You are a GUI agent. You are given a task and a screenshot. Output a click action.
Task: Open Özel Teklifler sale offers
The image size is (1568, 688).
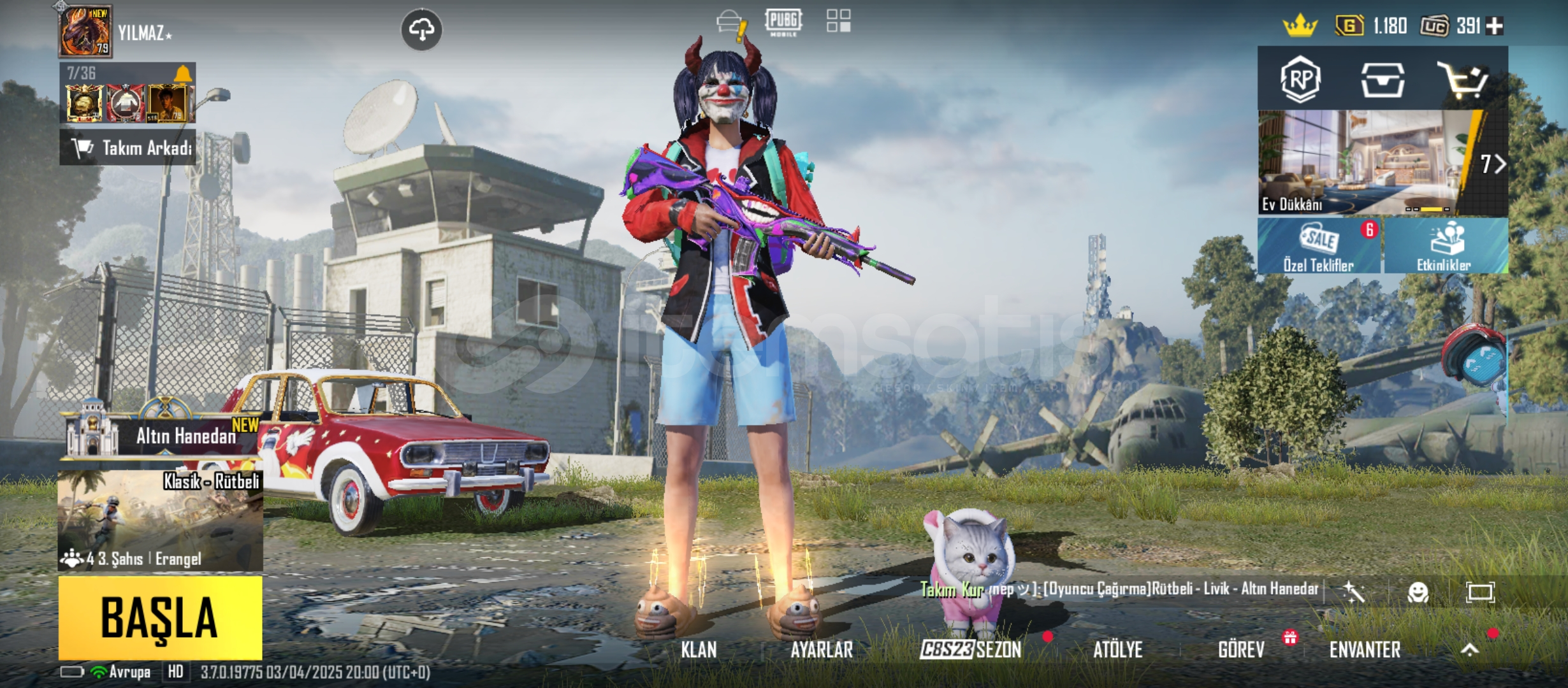[x=1318, y=246]
